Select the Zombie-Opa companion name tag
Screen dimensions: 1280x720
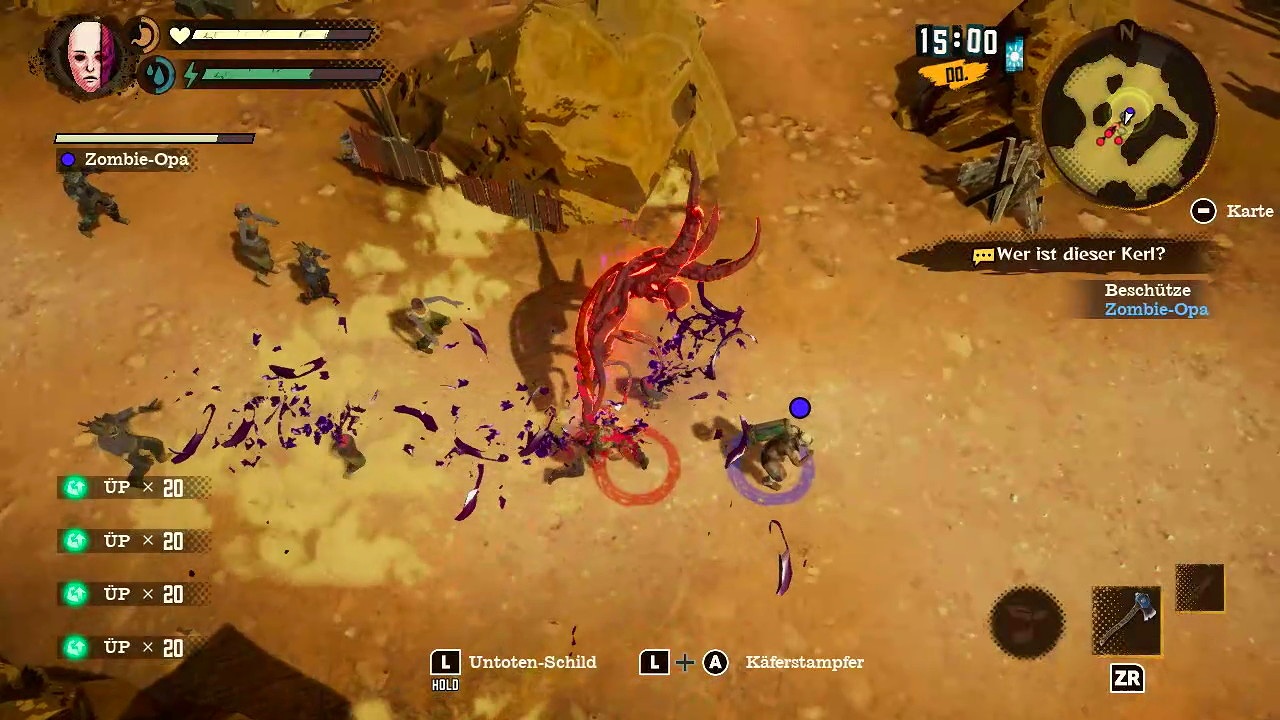pos(136,159)
